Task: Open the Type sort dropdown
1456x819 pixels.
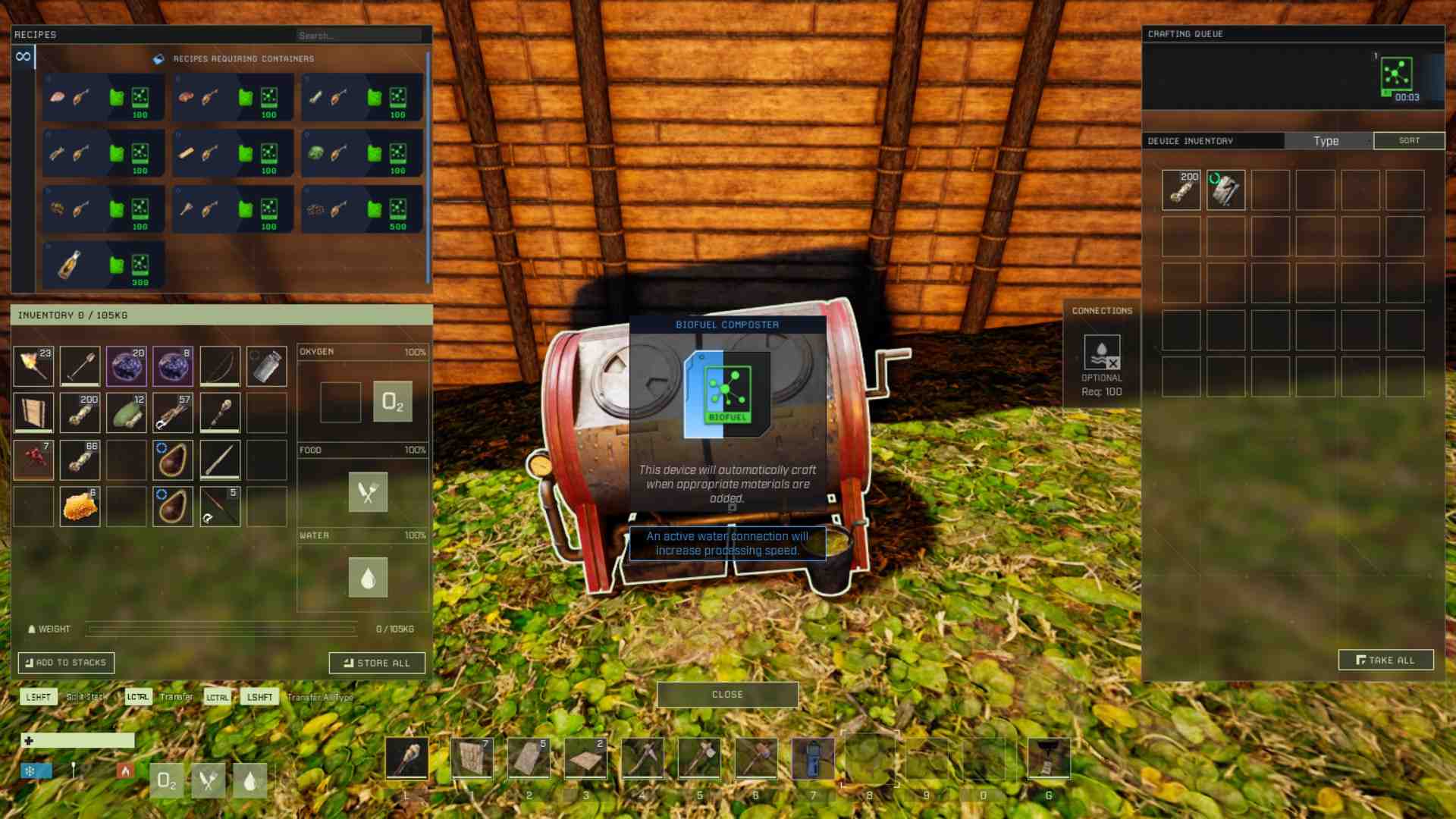Action: click(x=1327, y=141)
